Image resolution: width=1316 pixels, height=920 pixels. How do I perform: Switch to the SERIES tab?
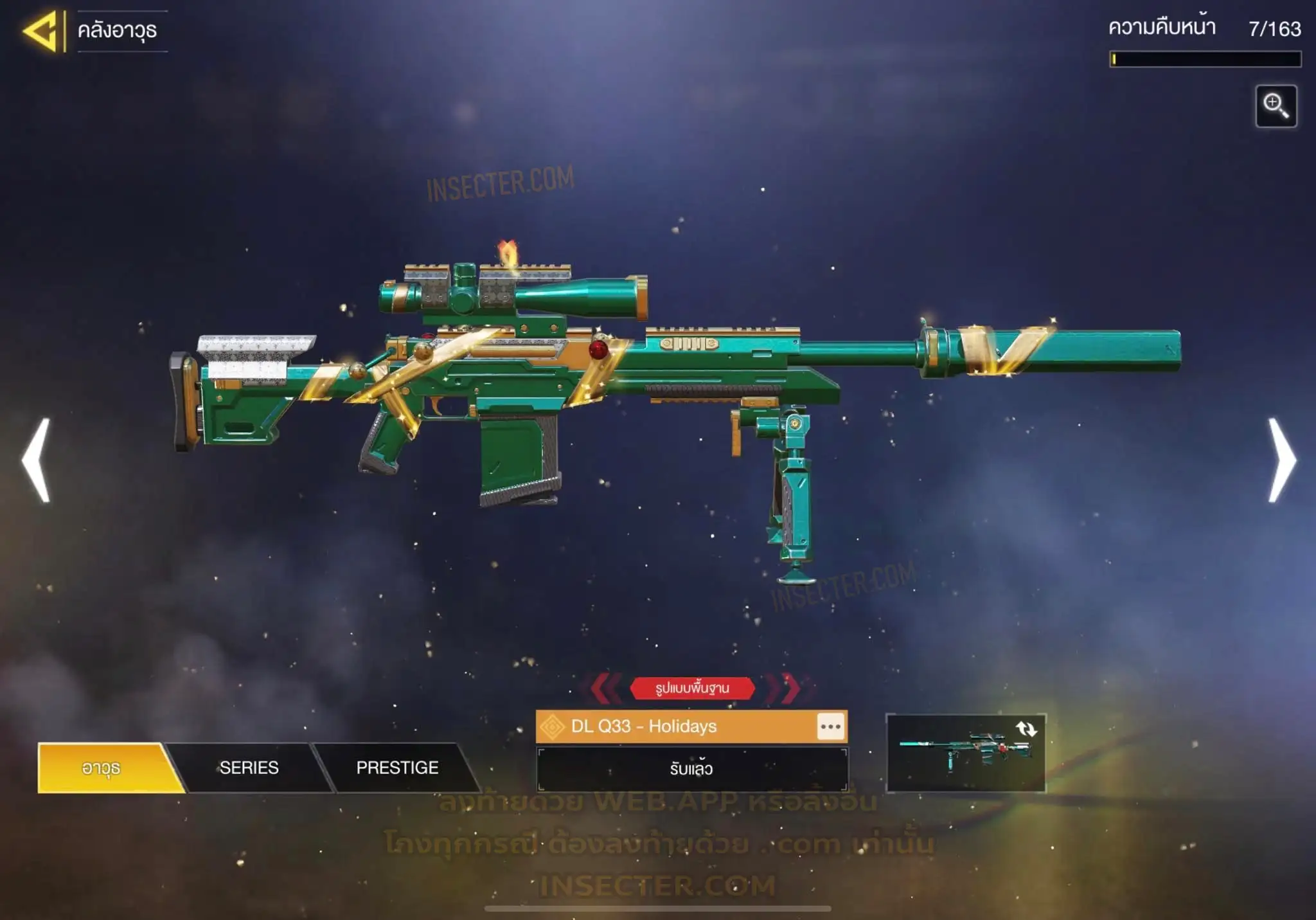(x=249, y=768)
